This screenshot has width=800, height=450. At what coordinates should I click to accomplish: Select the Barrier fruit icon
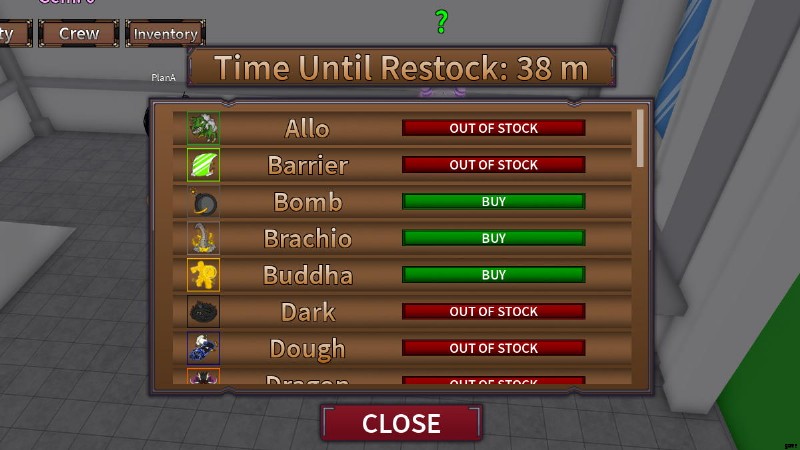click(204, 164)
